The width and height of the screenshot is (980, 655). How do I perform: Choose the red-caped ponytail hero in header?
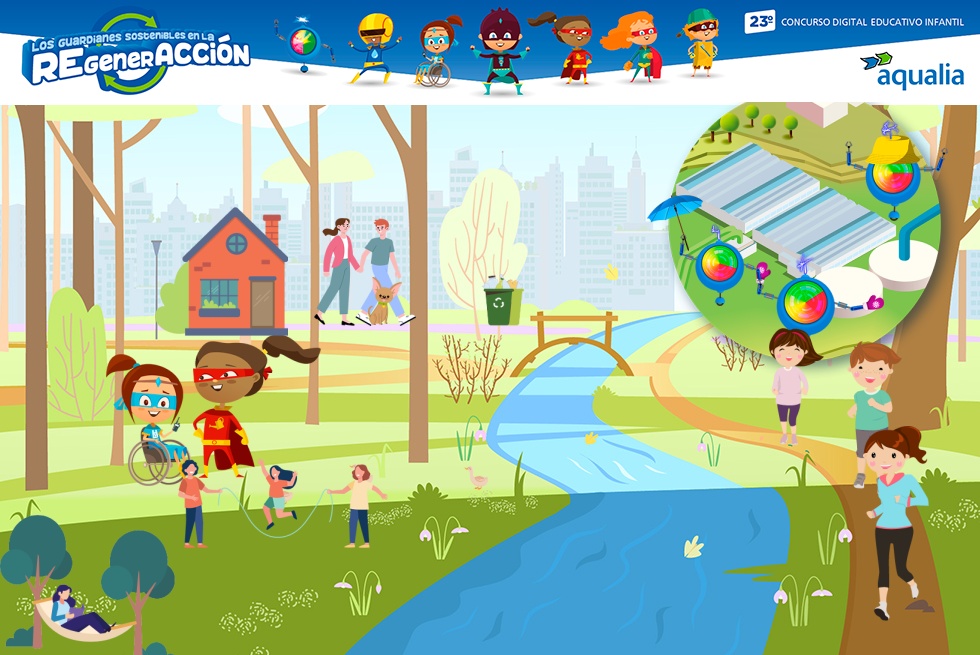pyautogui.click(x=570, y=48)
